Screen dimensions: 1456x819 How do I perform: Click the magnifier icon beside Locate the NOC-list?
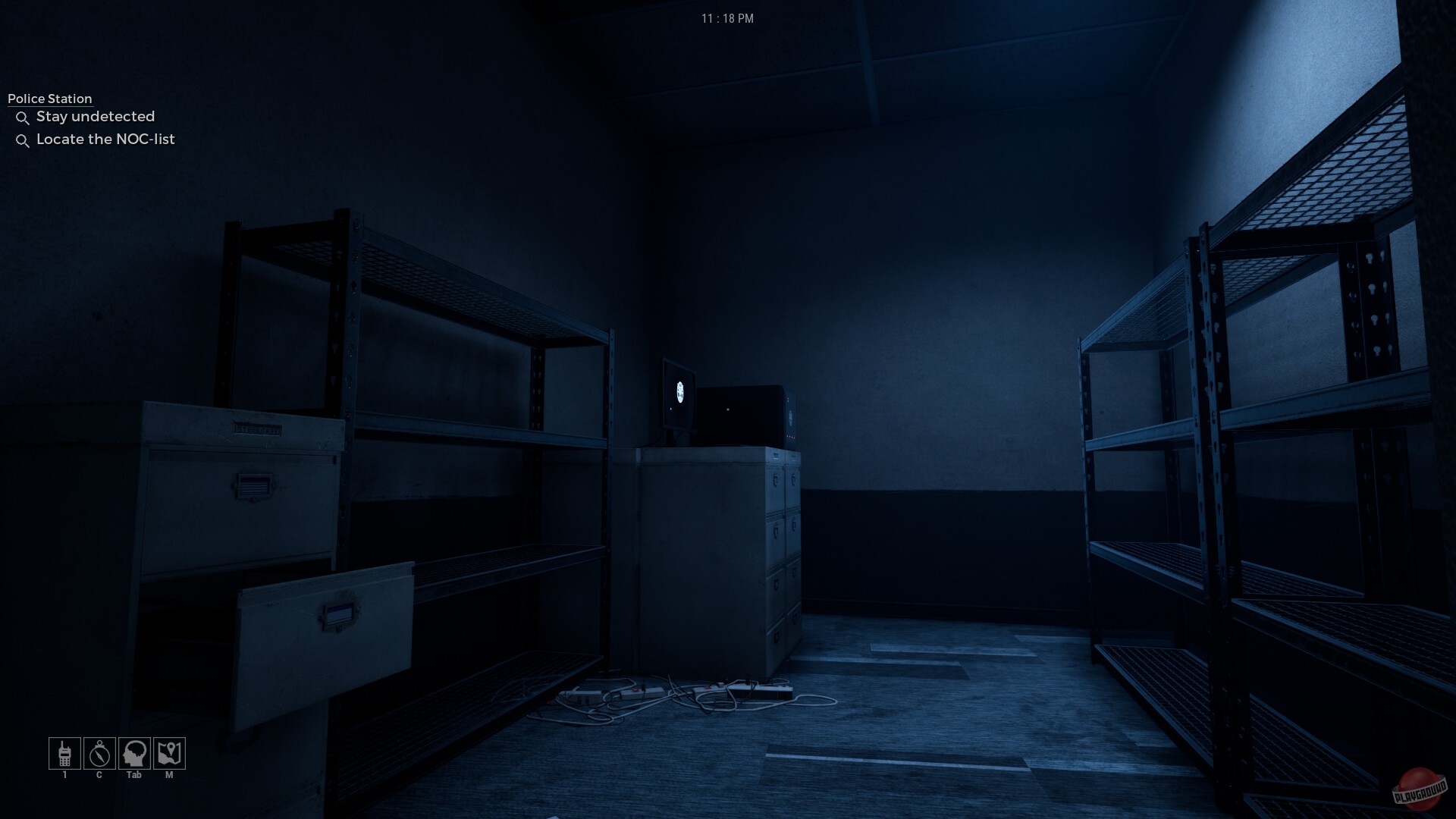click(x=23, y=140)
